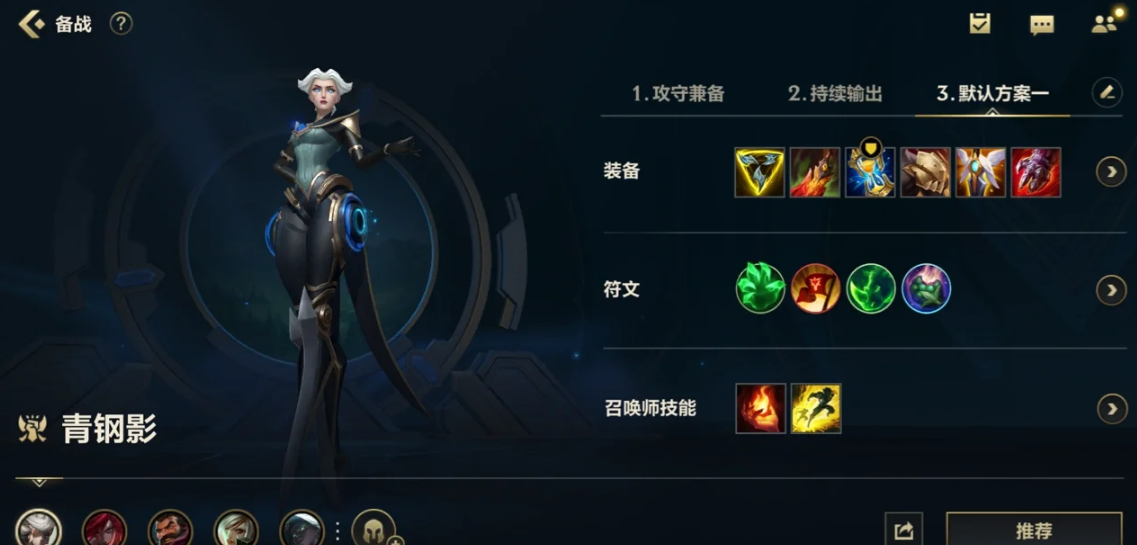Expand the 装备 equipment row arrow
This screenshot has height=545, width=1137.
pos(1111,172)
